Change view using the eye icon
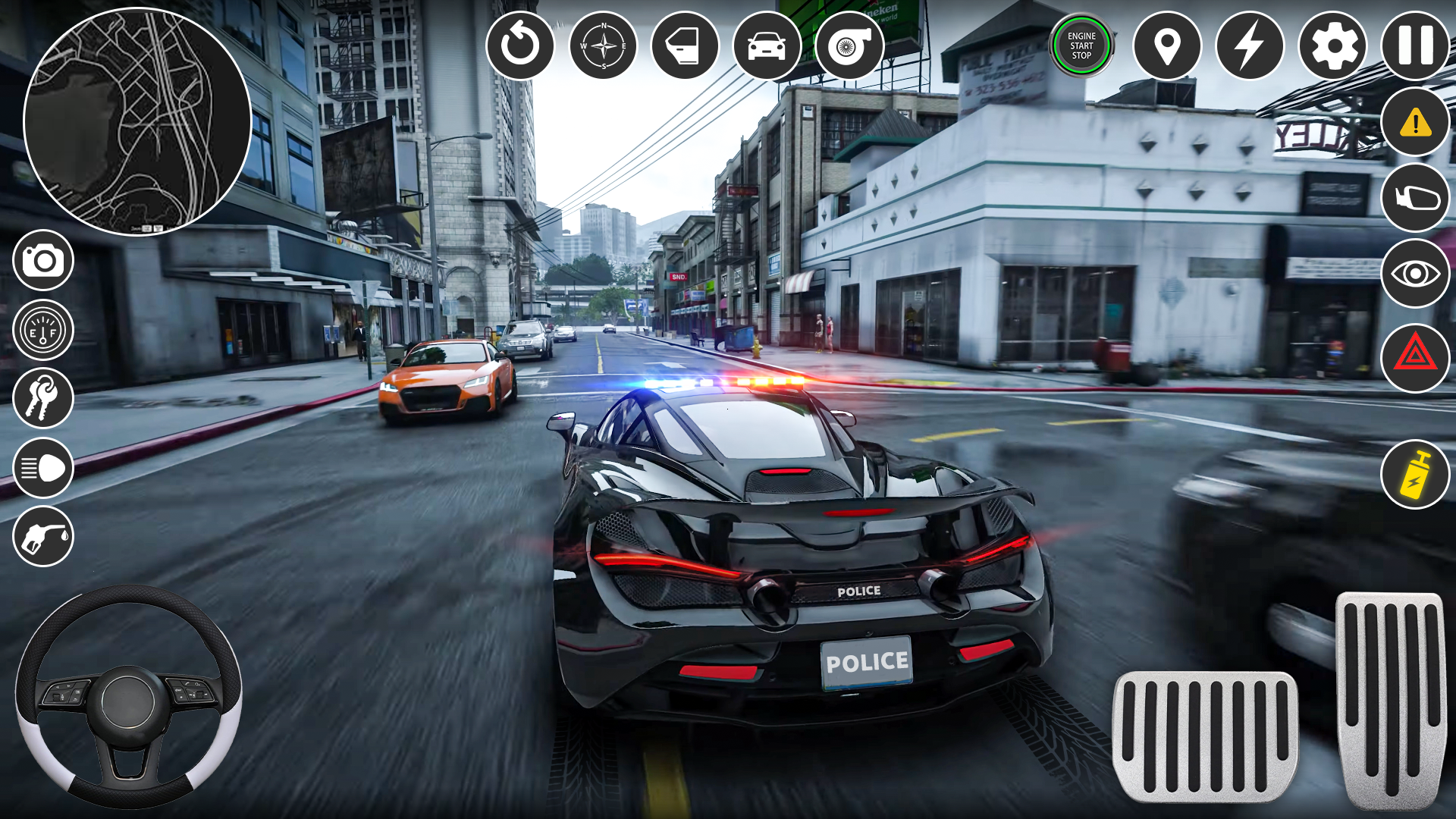The width and height of the screenshot is (1456, 819). (1415, 273)
